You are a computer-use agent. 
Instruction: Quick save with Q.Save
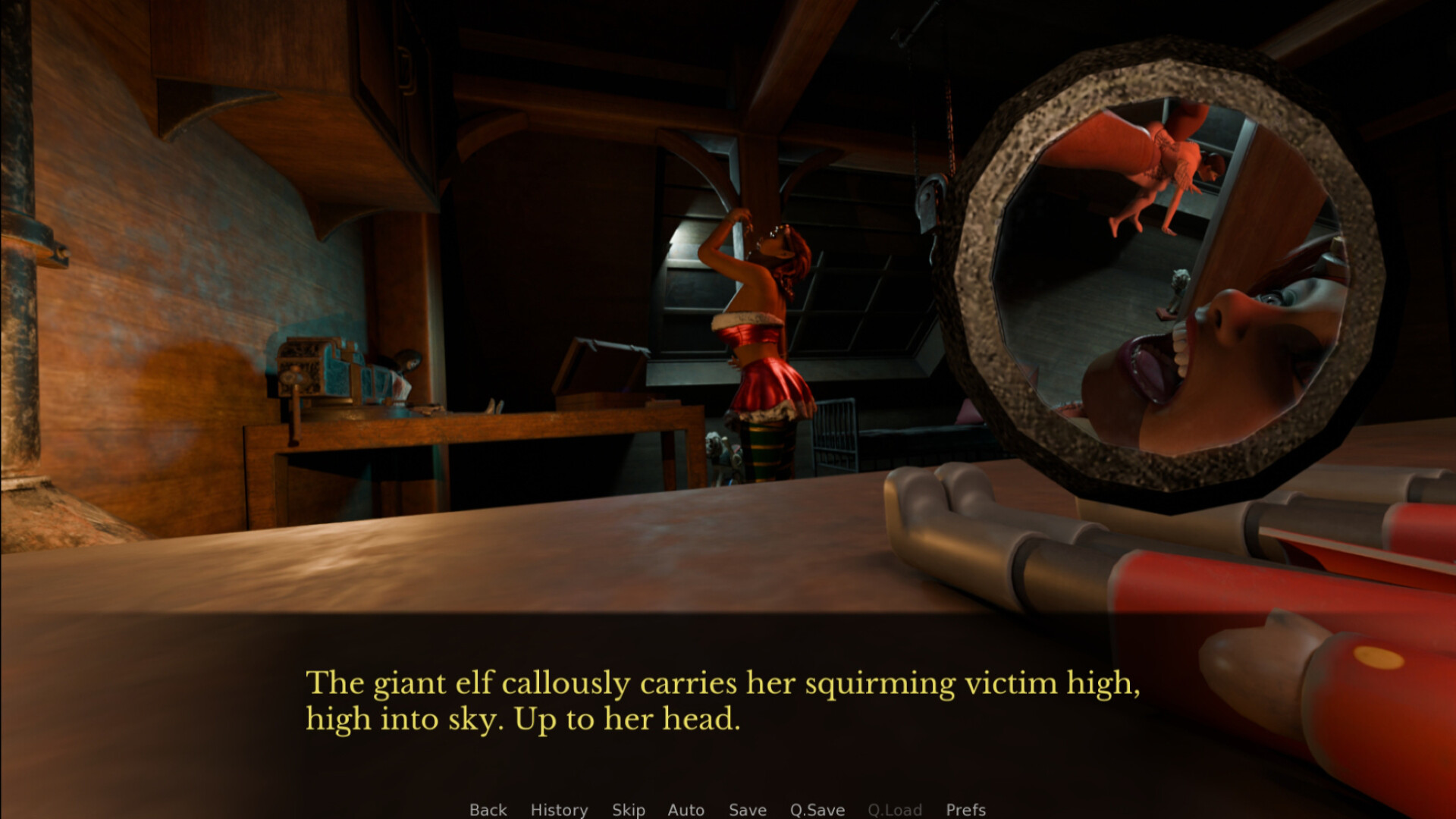tap(817, 809)
